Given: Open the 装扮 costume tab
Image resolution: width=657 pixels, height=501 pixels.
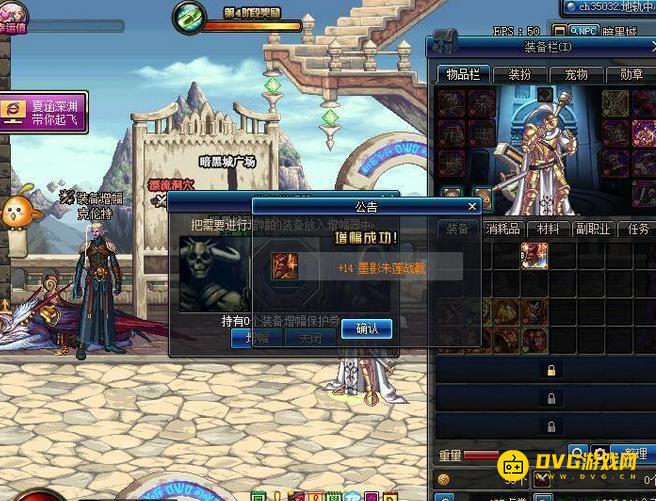Looking at the screenshot, I should coord(519,74).
